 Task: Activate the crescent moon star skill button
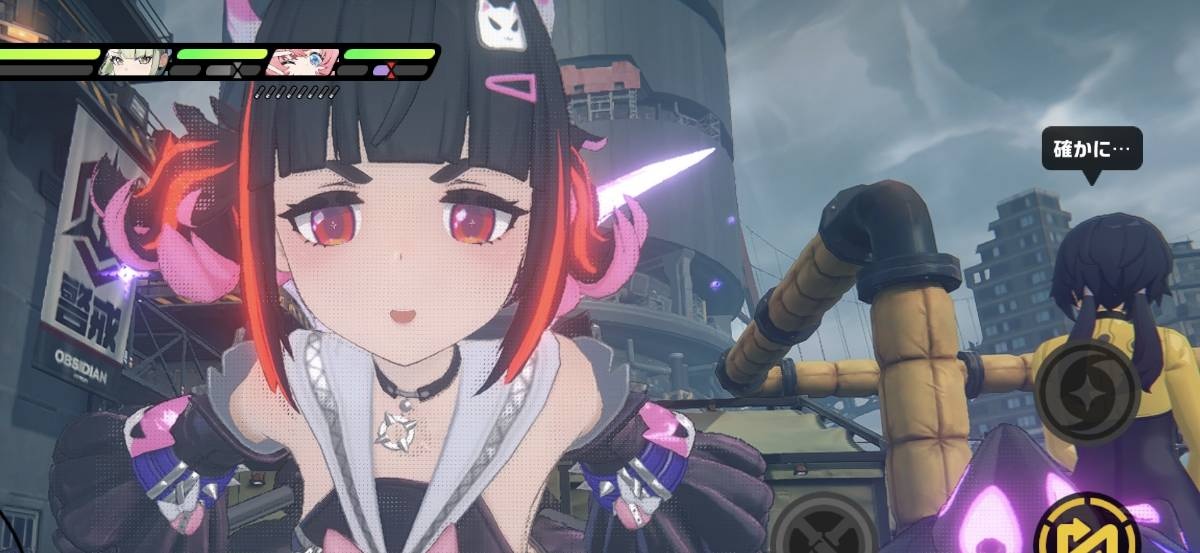[1087, 391]
